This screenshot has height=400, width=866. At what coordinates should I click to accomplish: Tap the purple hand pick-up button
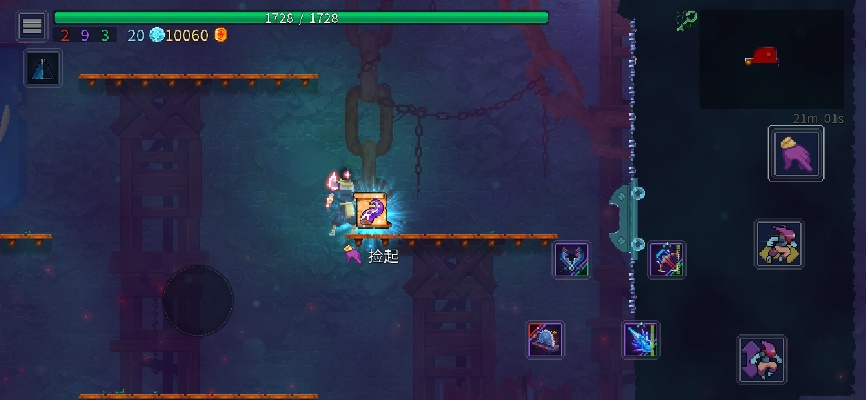click(795, 154)
